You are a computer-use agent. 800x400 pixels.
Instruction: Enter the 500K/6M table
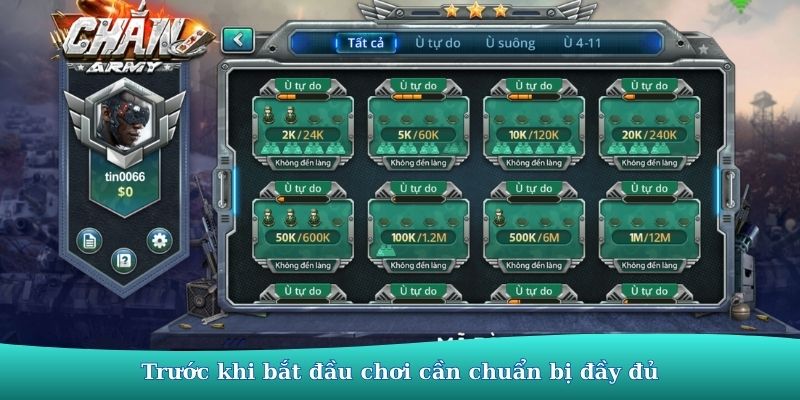click(533, 229)
